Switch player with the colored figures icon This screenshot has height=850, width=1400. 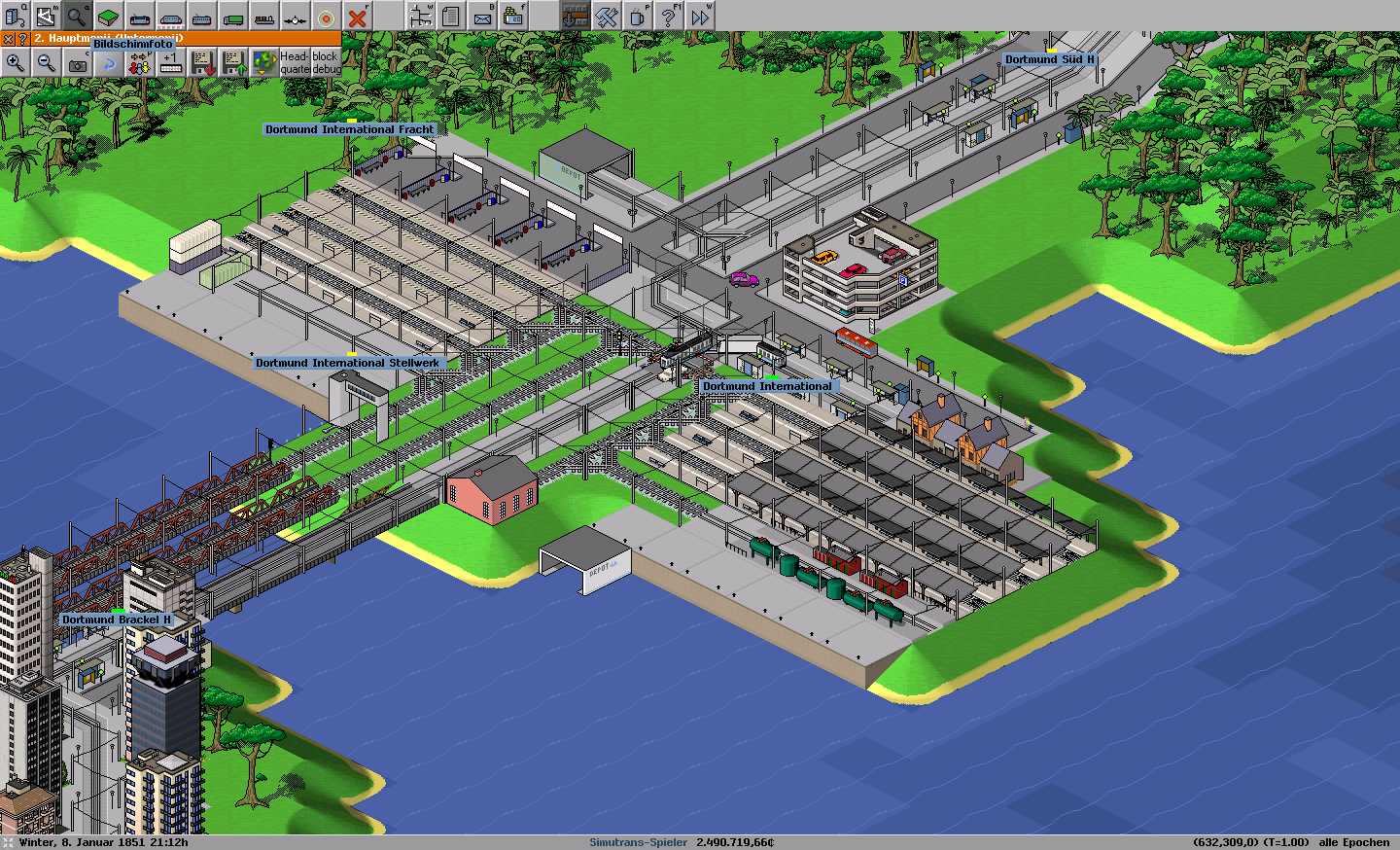(x=140, y=63)
